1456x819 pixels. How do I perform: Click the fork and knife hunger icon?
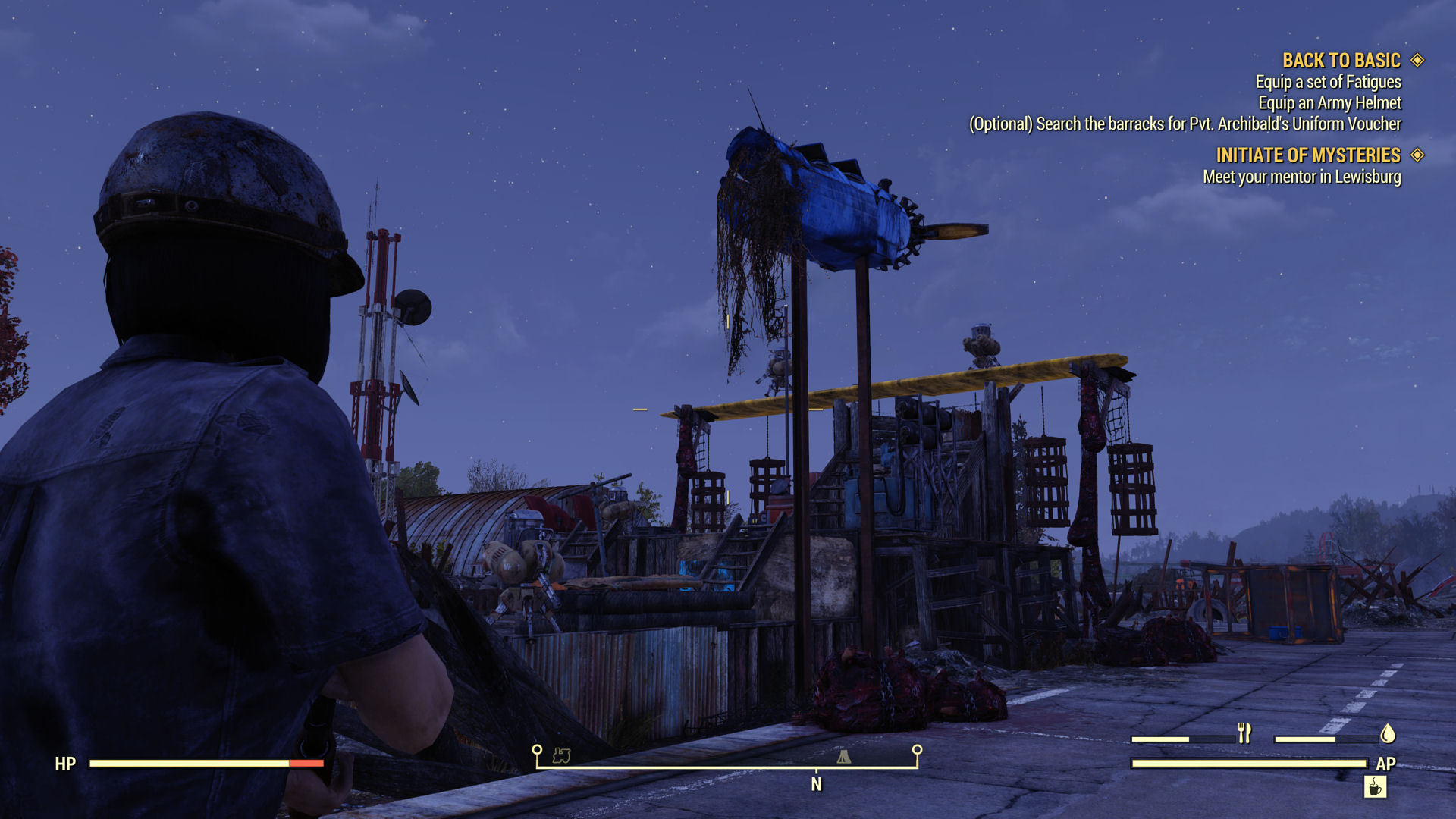tap(1244, 733)
